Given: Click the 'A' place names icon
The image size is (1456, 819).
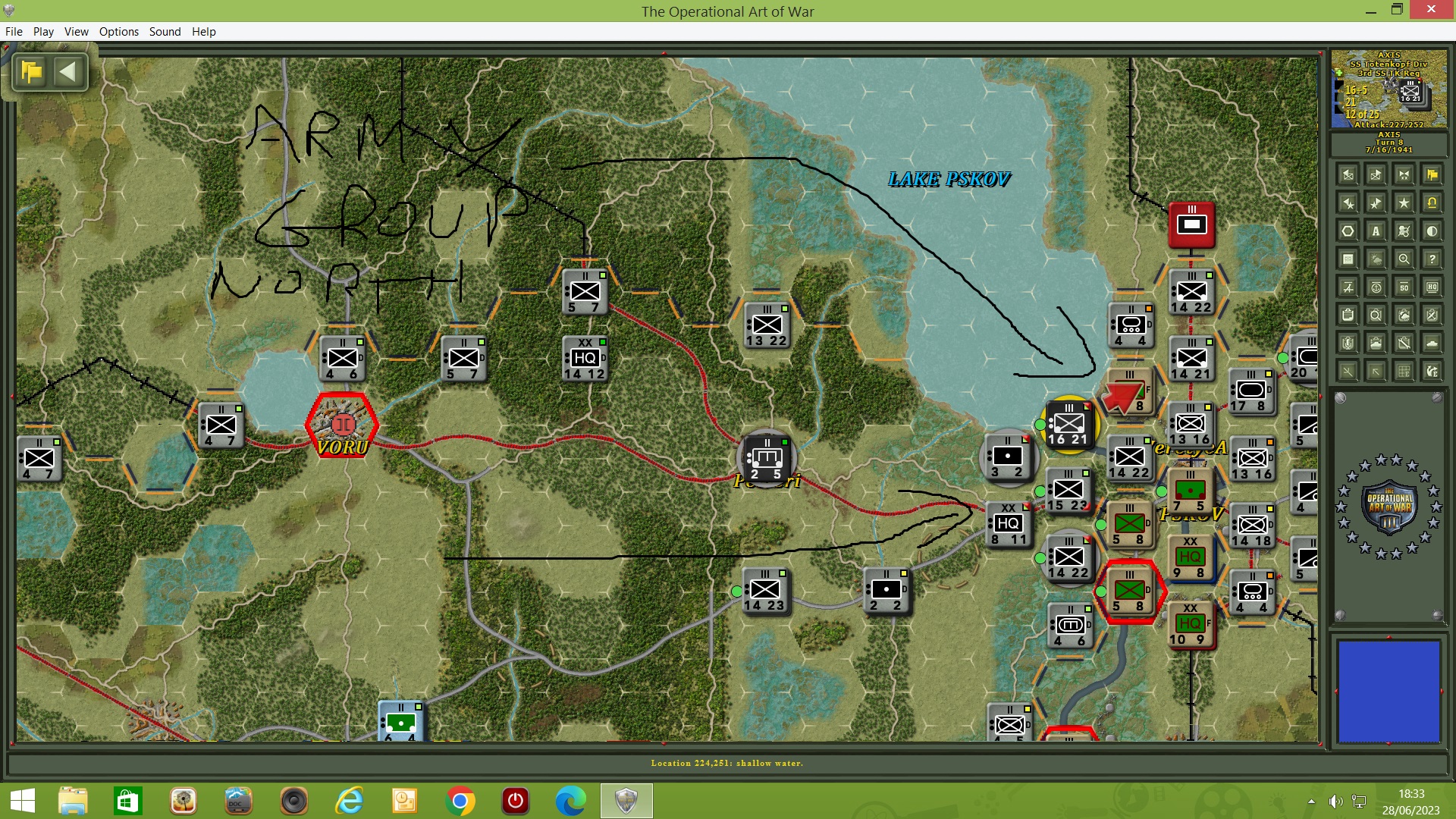Looking at the screenshot, I should point(1376,231).
